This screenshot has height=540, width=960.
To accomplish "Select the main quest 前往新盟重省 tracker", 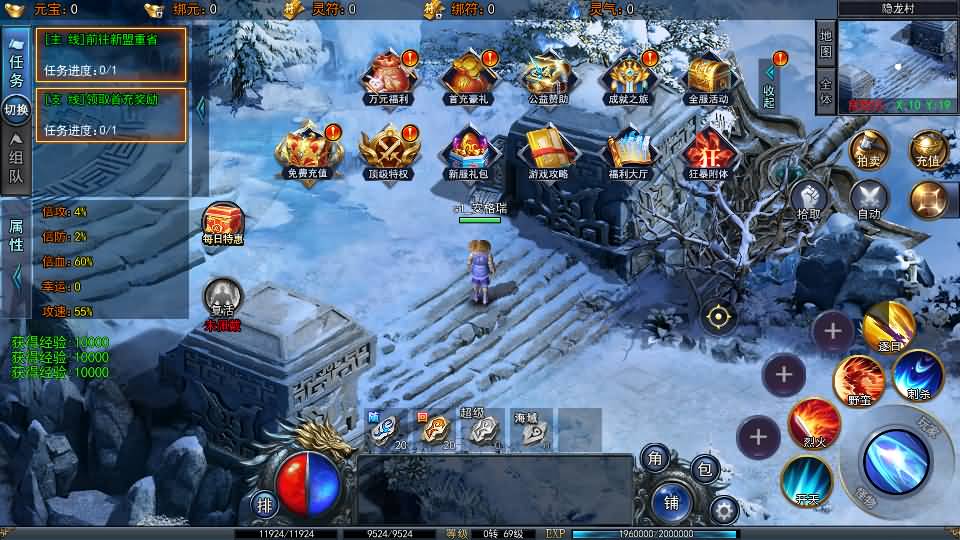I will (x=111, y=54).
